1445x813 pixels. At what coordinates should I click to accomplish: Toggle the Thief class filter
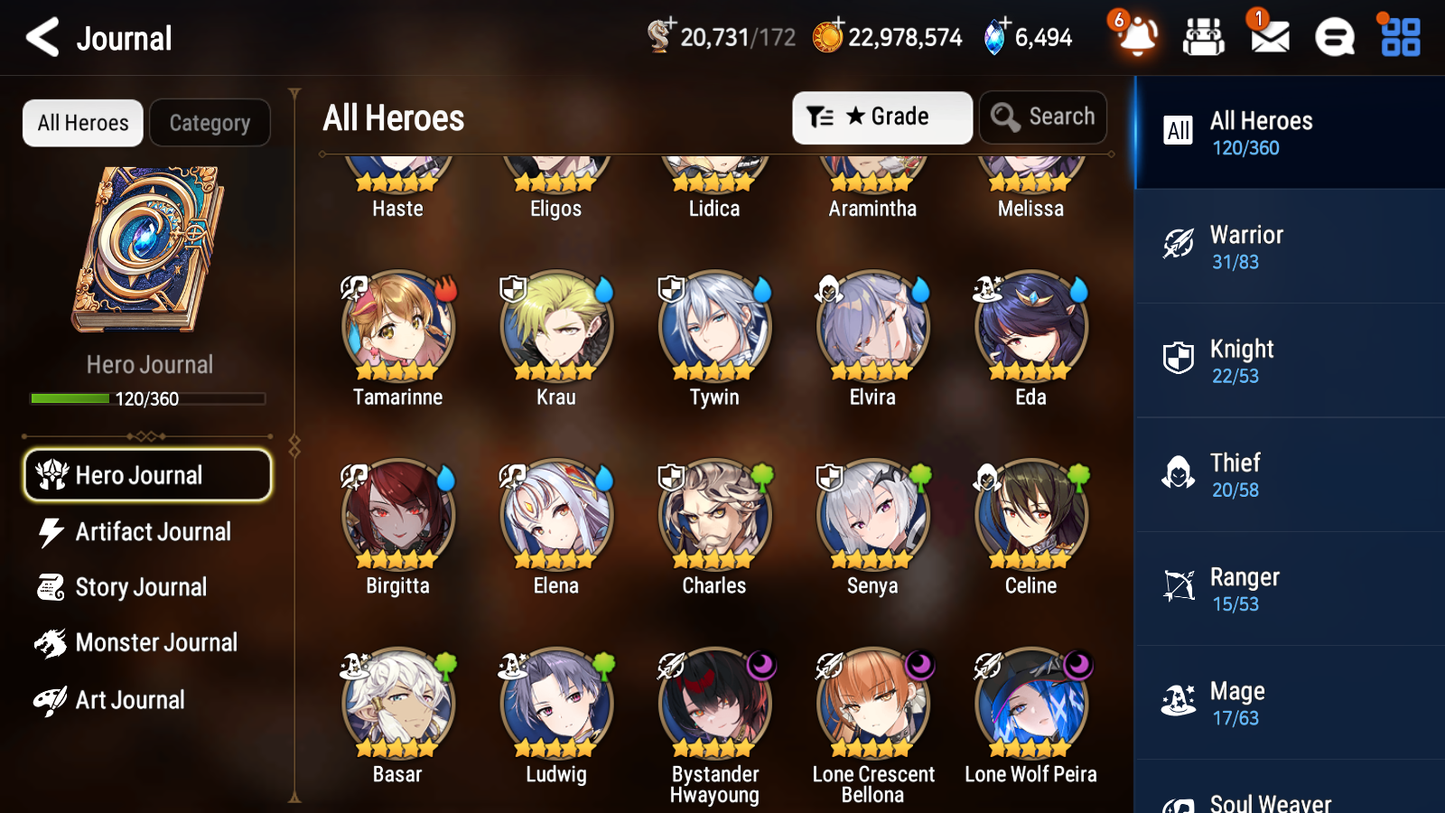click(x=1180, y=474)
